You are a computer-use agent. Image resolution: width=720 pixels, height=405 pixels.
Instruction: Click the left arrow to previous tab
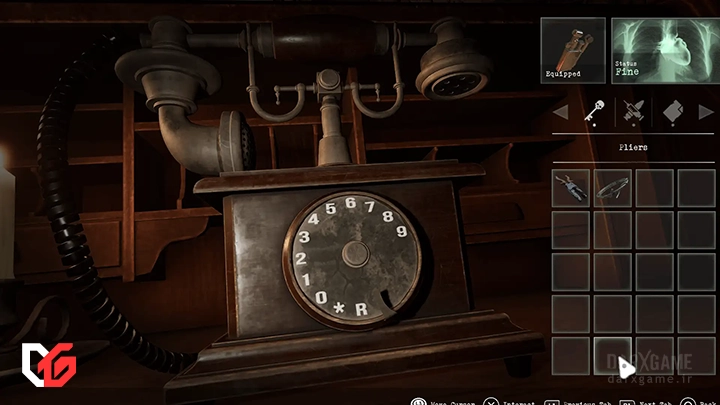point(560,112)
